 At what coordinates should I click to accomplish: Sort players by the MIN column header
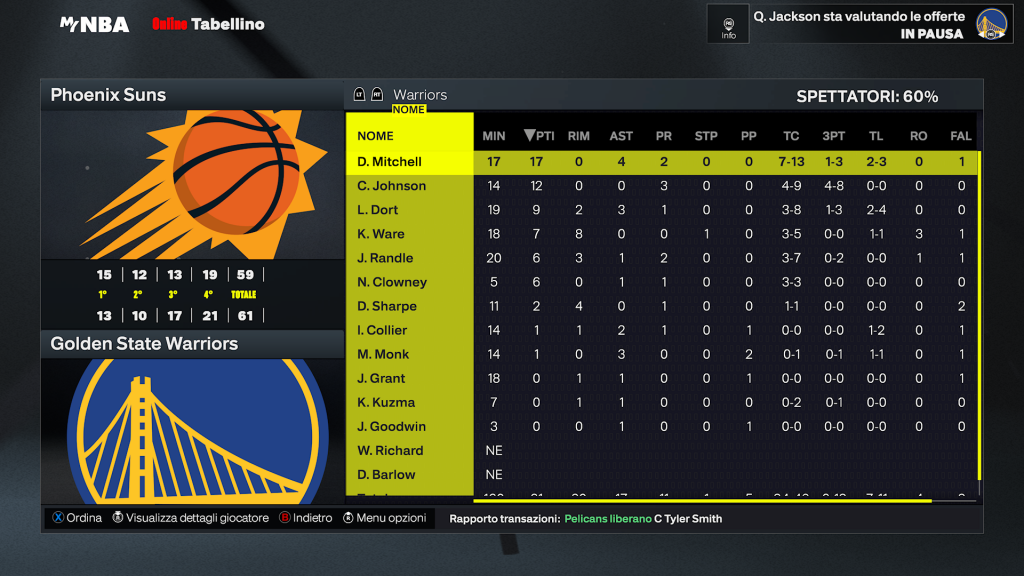coord(494,136)
